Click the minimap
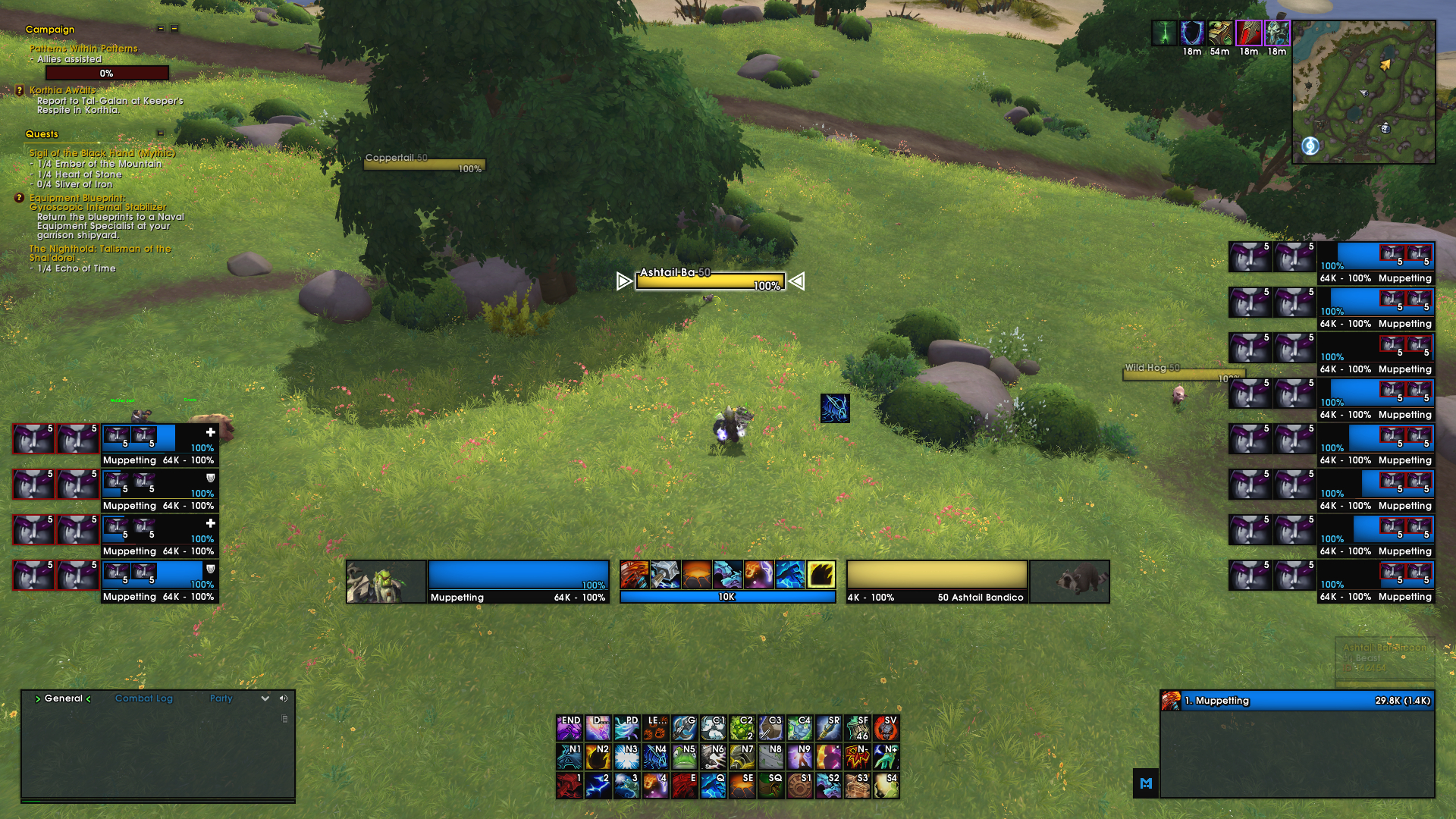1456x819 pixels. (x=1363, y=92)
